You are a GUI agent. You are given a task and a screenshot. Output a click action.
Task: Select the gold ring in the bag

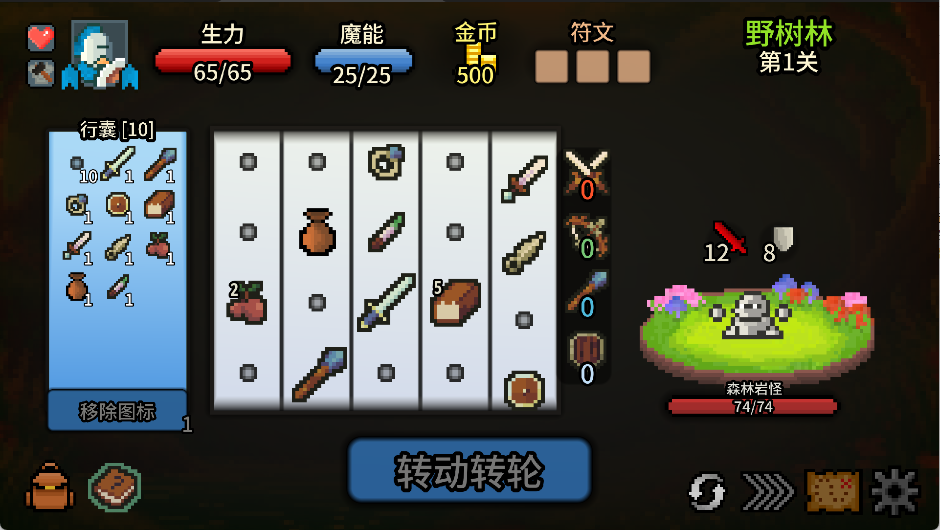(x=77, y=204)
